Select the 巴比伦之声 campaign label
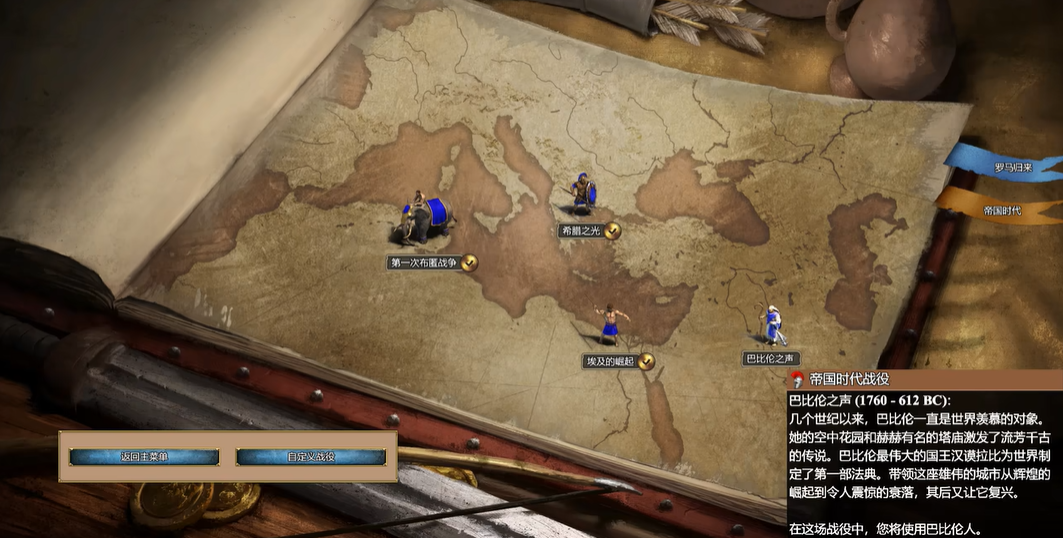 tap(770, 358)
